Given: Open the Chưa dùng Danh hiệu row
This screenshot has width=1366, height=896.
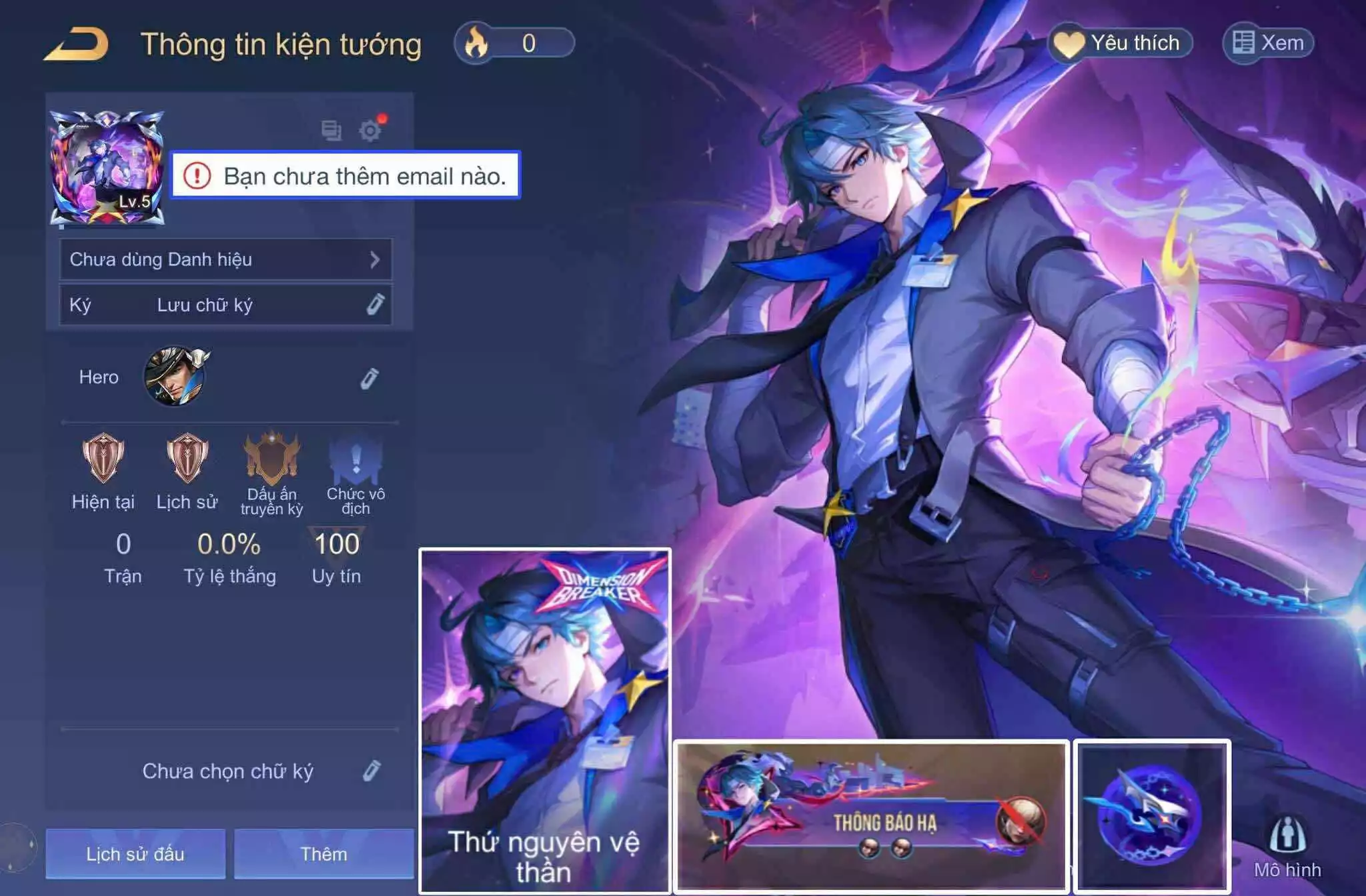Looking at the screenshot, I should click(x=225, y=259).
